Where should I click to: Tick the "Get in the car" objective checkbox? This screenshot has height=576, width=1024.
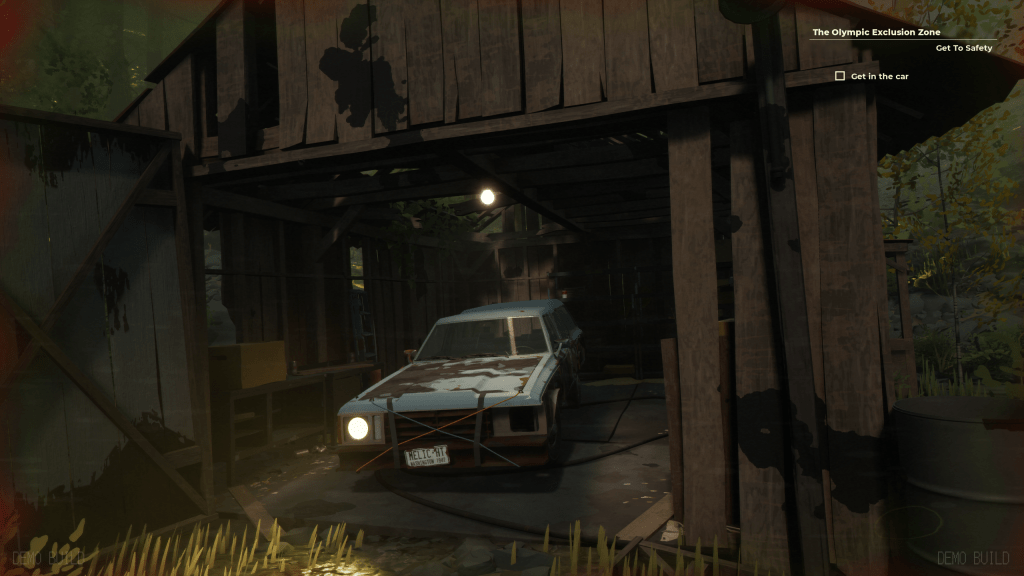840,76
